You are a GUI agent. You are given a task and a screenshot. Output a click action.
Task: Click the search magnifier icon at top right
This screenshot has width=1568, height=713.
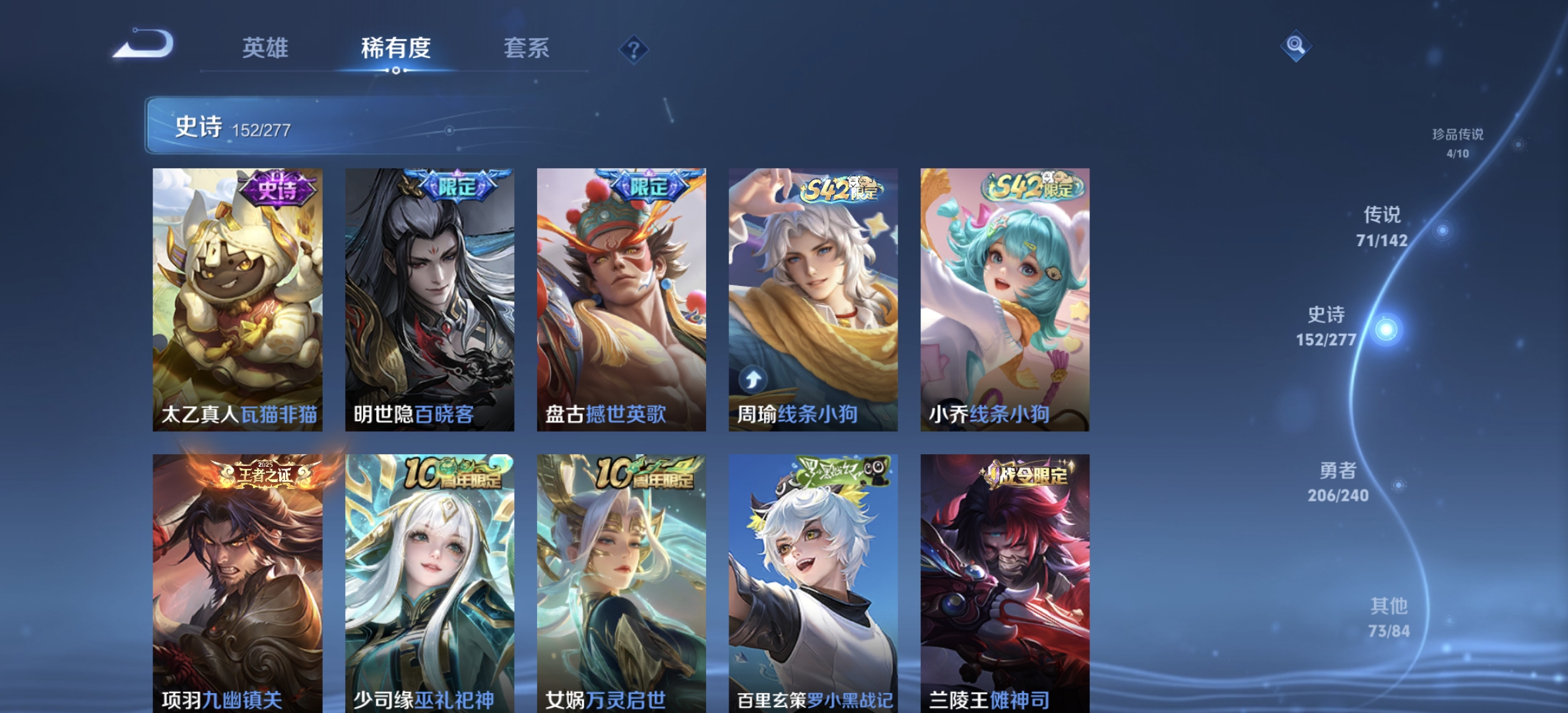[x=1297, y=45]
